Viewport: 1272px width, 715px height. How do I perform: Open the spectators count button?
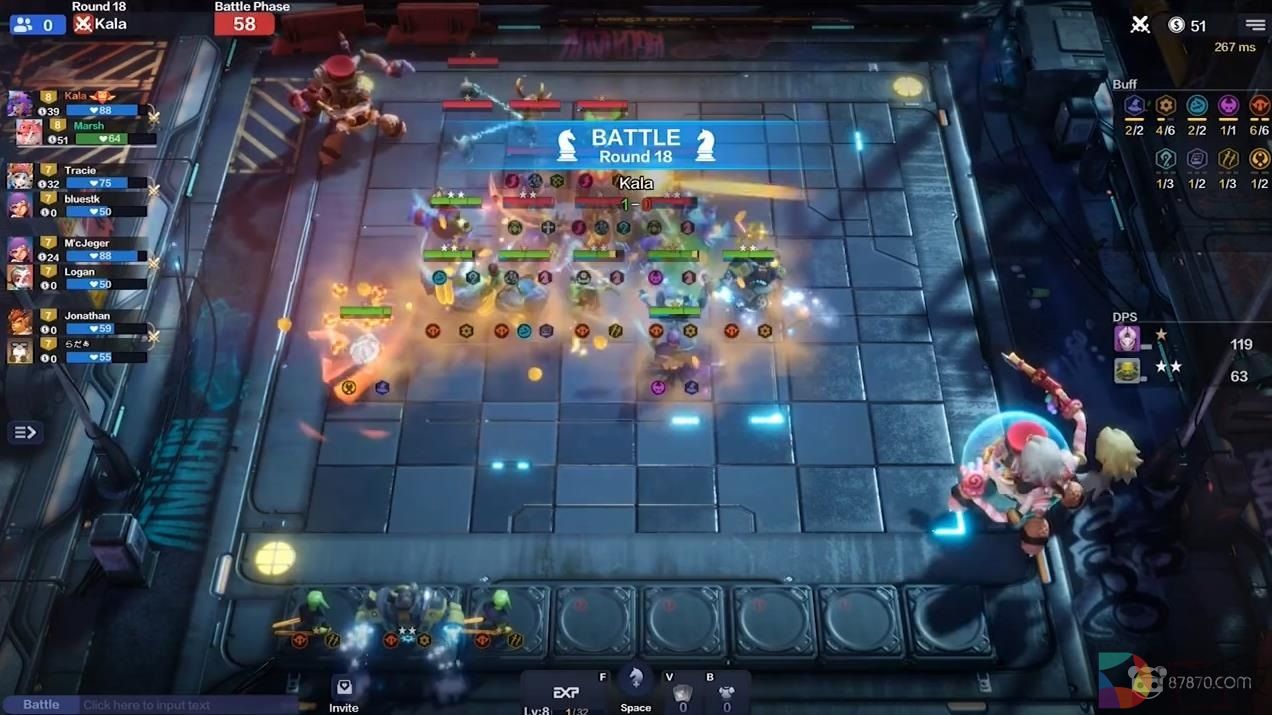36,25
